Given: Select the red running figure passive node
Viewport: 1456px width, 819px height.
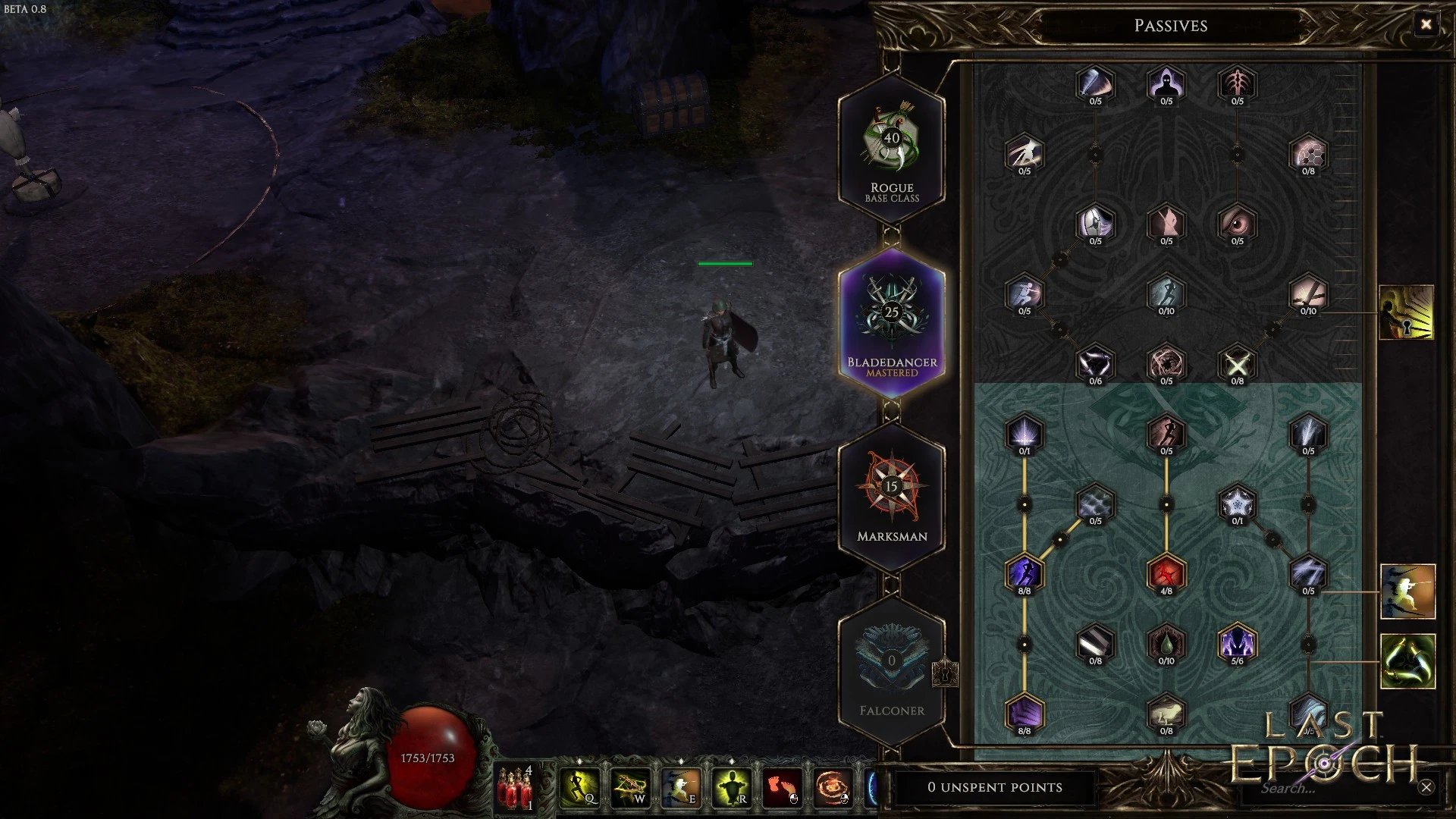Looking at the screenshot, I should (x=1166, y=573).
